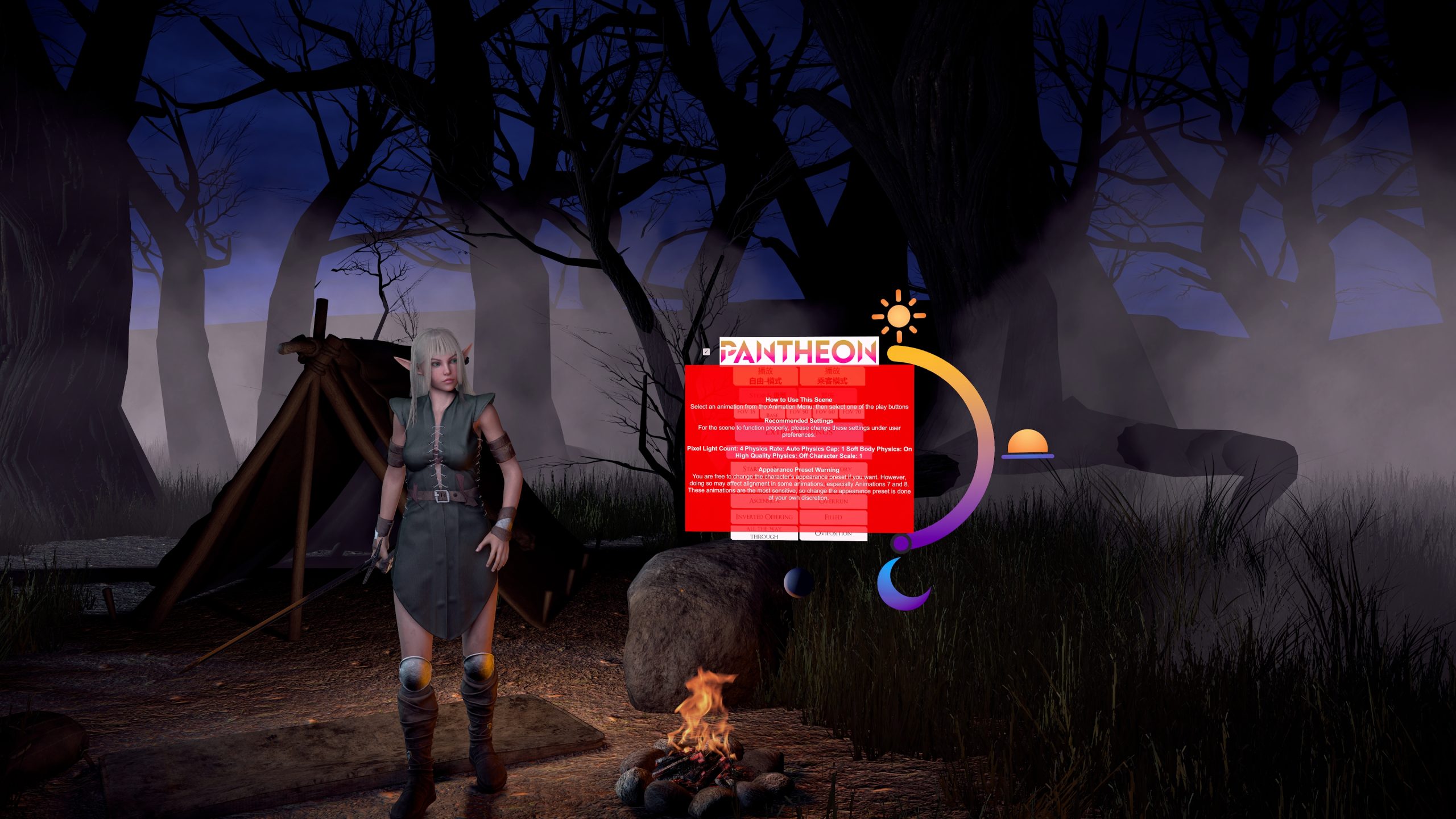1456x819 pixels.
Task: Select the FOV 60 option
Action: click(825, 412)
